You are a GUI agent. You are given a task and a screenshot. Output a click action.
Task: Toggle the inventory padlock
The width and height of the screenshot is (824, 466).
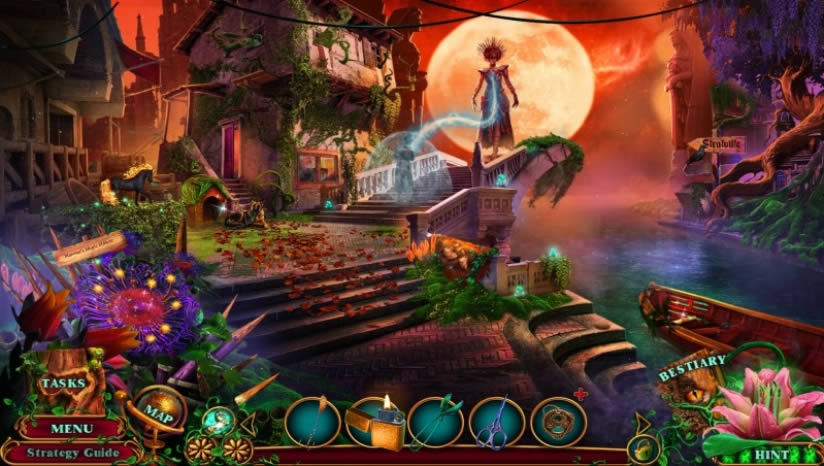642,448
